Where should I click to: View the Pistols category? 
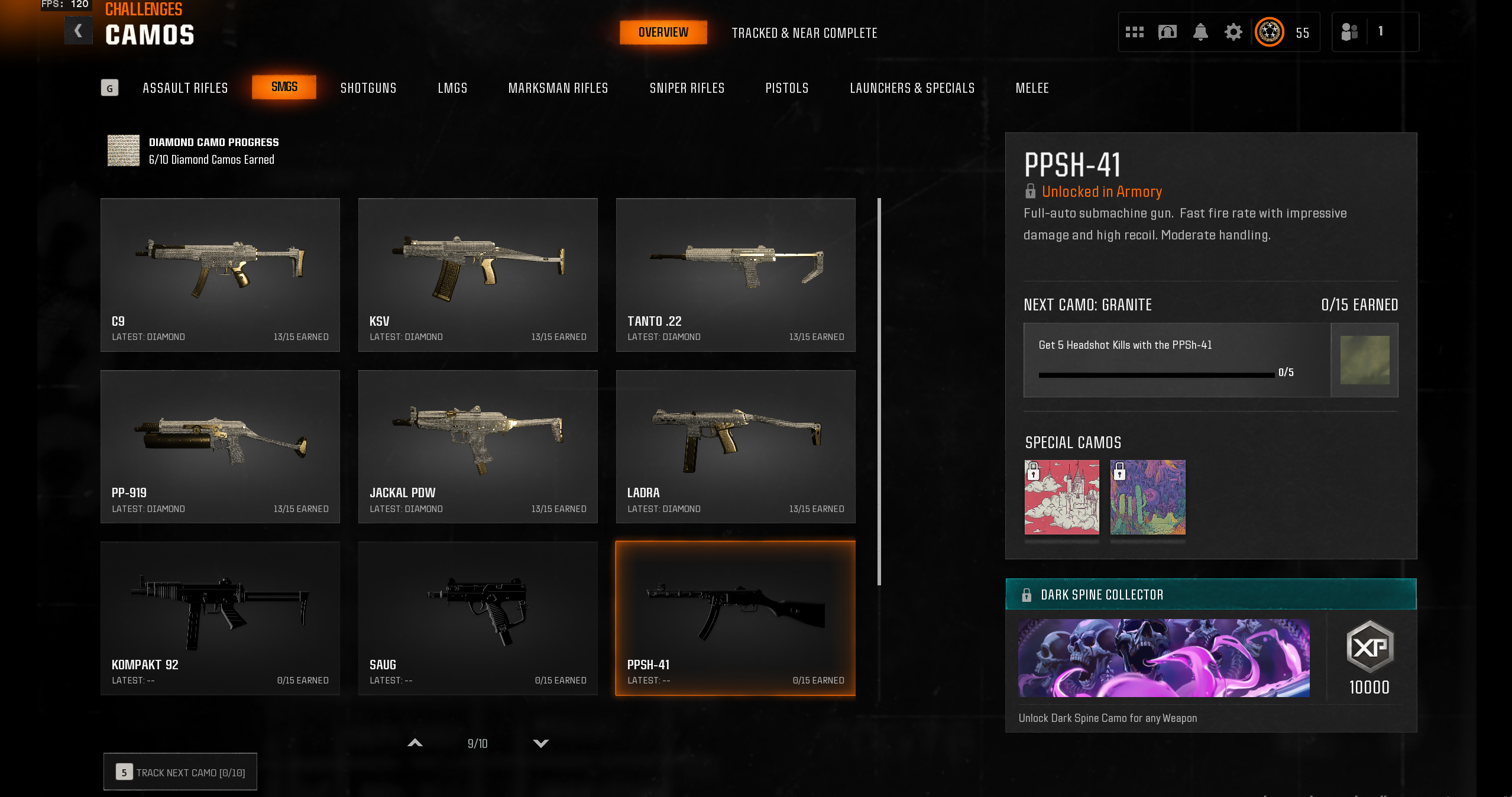(x=786, y=88)
